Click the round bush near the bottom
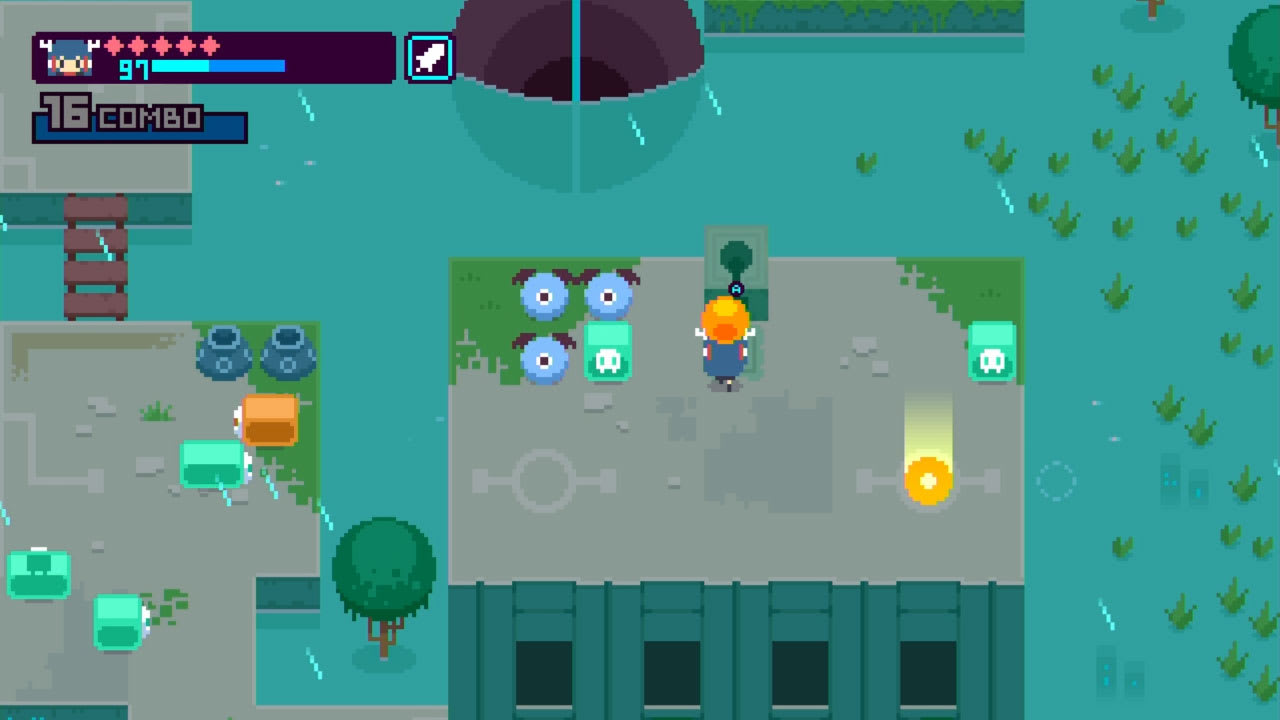The height and width of the screenshot is (720, 1280). 383,565
